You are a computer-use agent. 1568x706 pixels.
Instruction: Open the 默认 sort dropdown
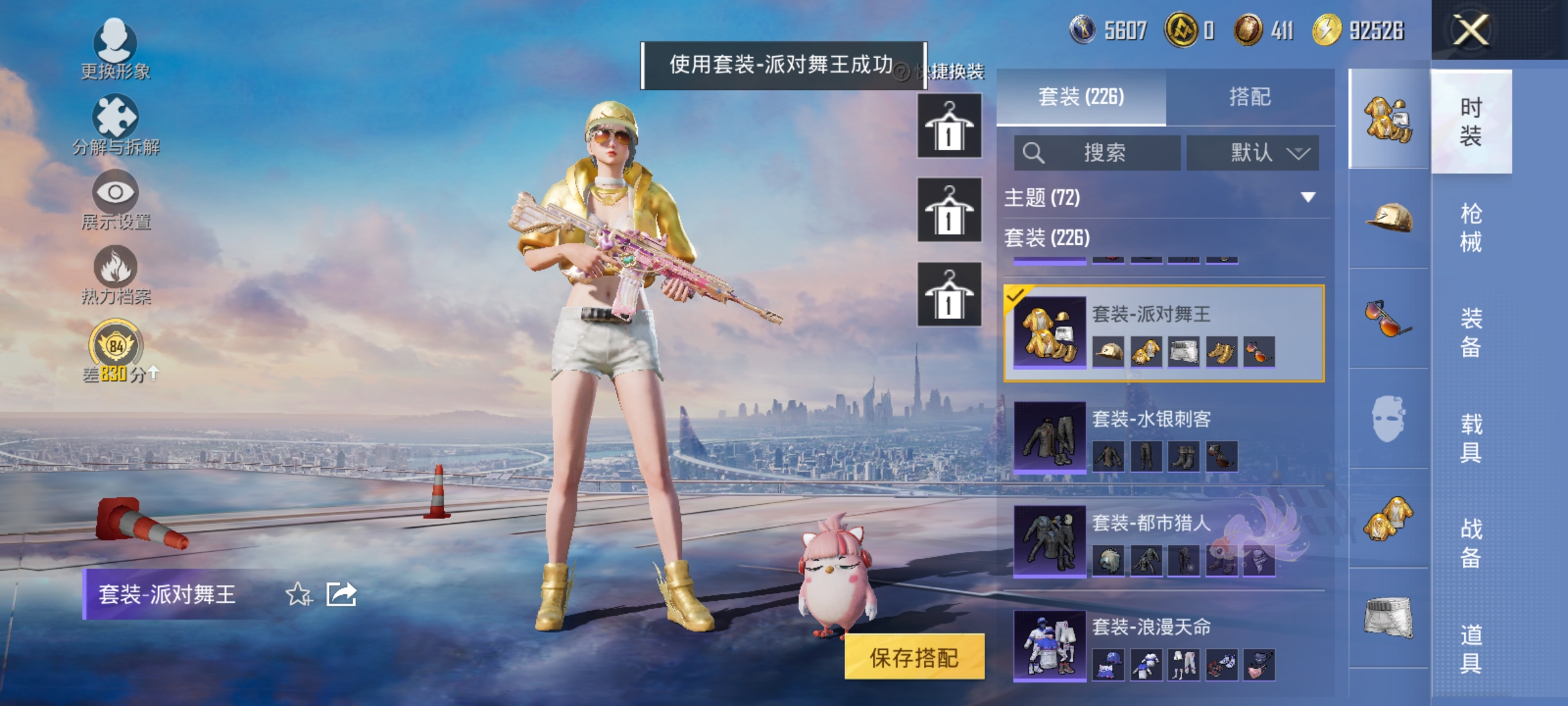click(x=1252, y=153)
